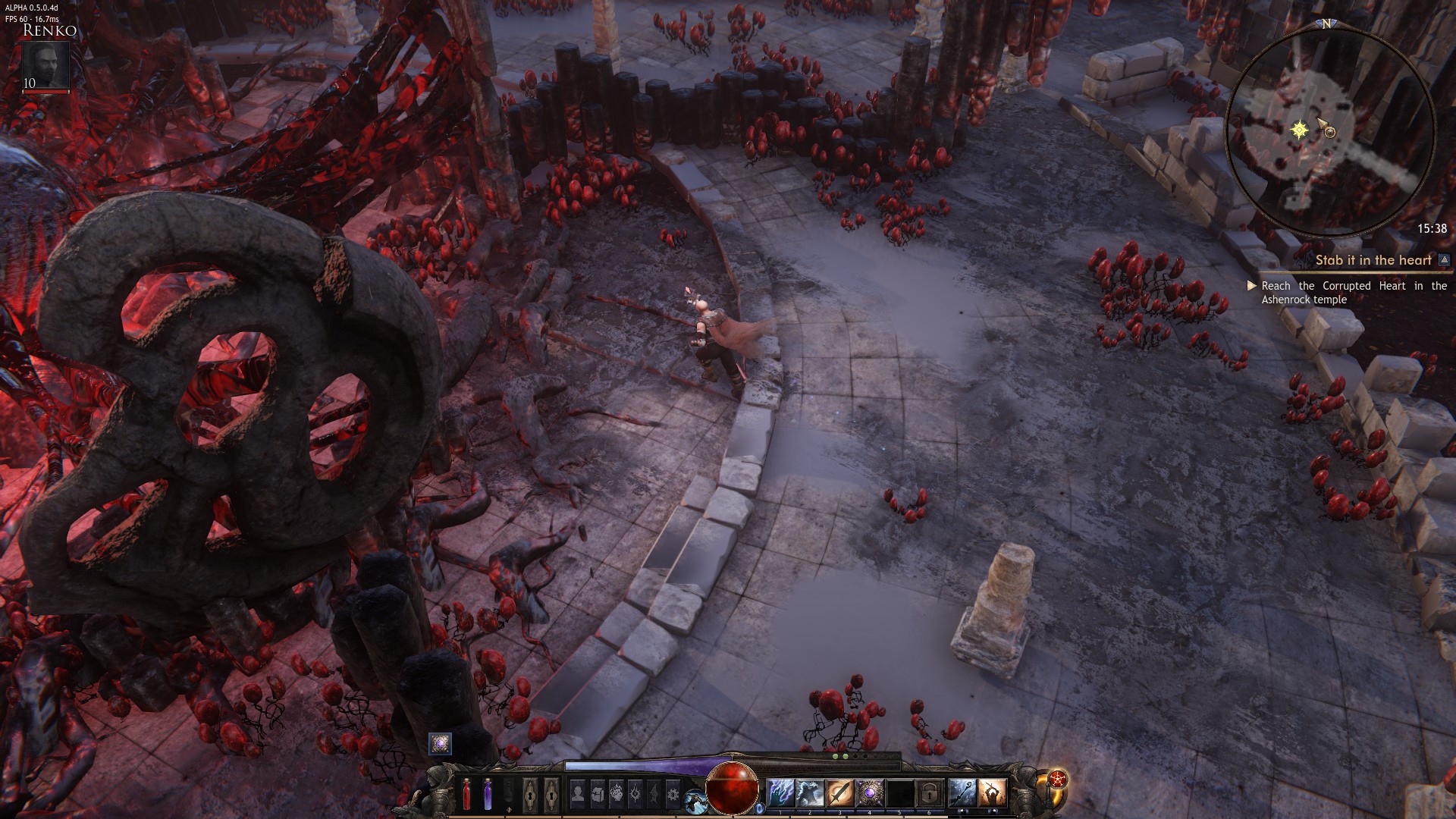Image resolution: width=1456 pixels, height=819 pixels.
Task: Use the glowing sword slash skill
Action: [839, 793]
